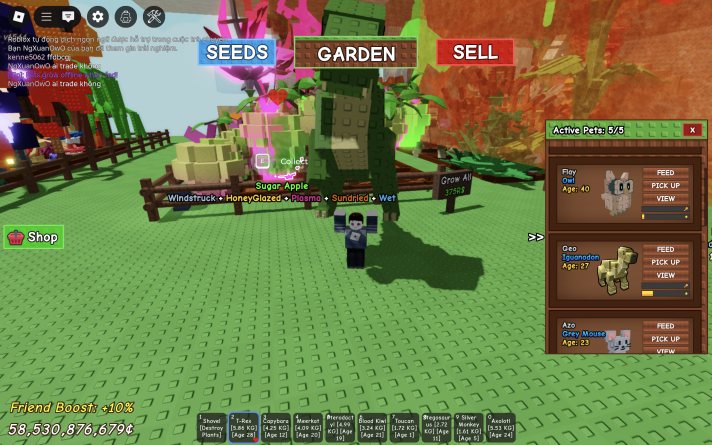The width and height of the screenshot is (712, 445).
Task: Select the Axolotl hotbar slot
Action: point(501,427)
